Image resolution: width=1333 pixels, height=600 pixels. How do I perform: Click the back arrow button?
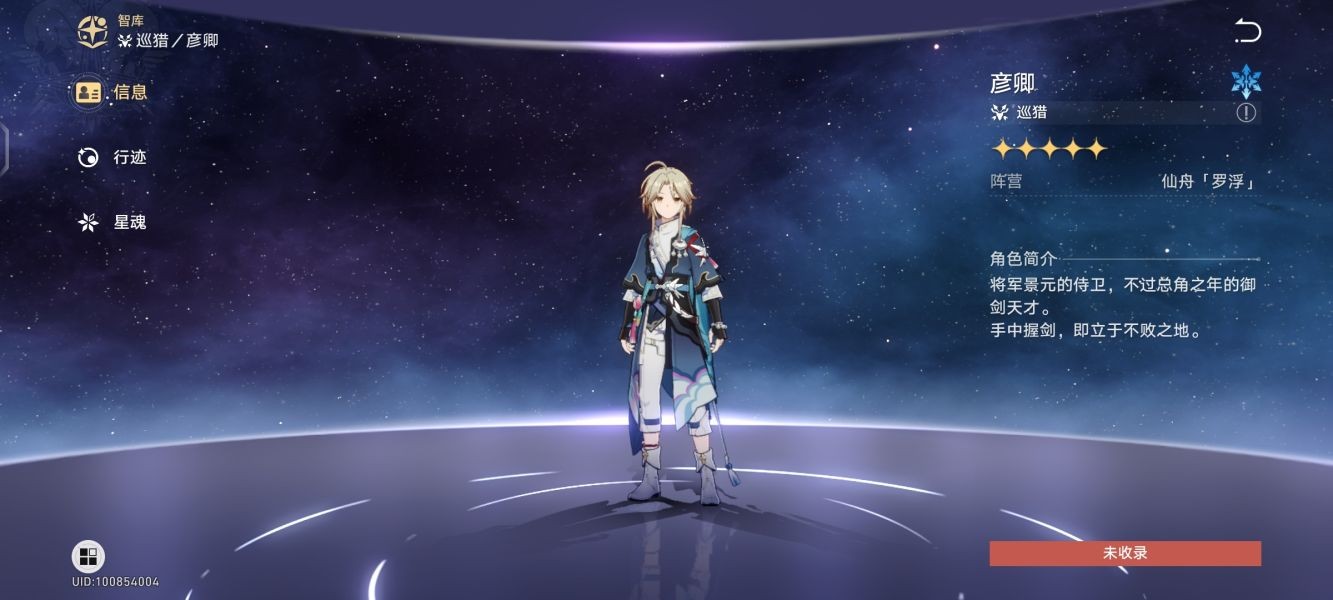[x=1247, y=31]
